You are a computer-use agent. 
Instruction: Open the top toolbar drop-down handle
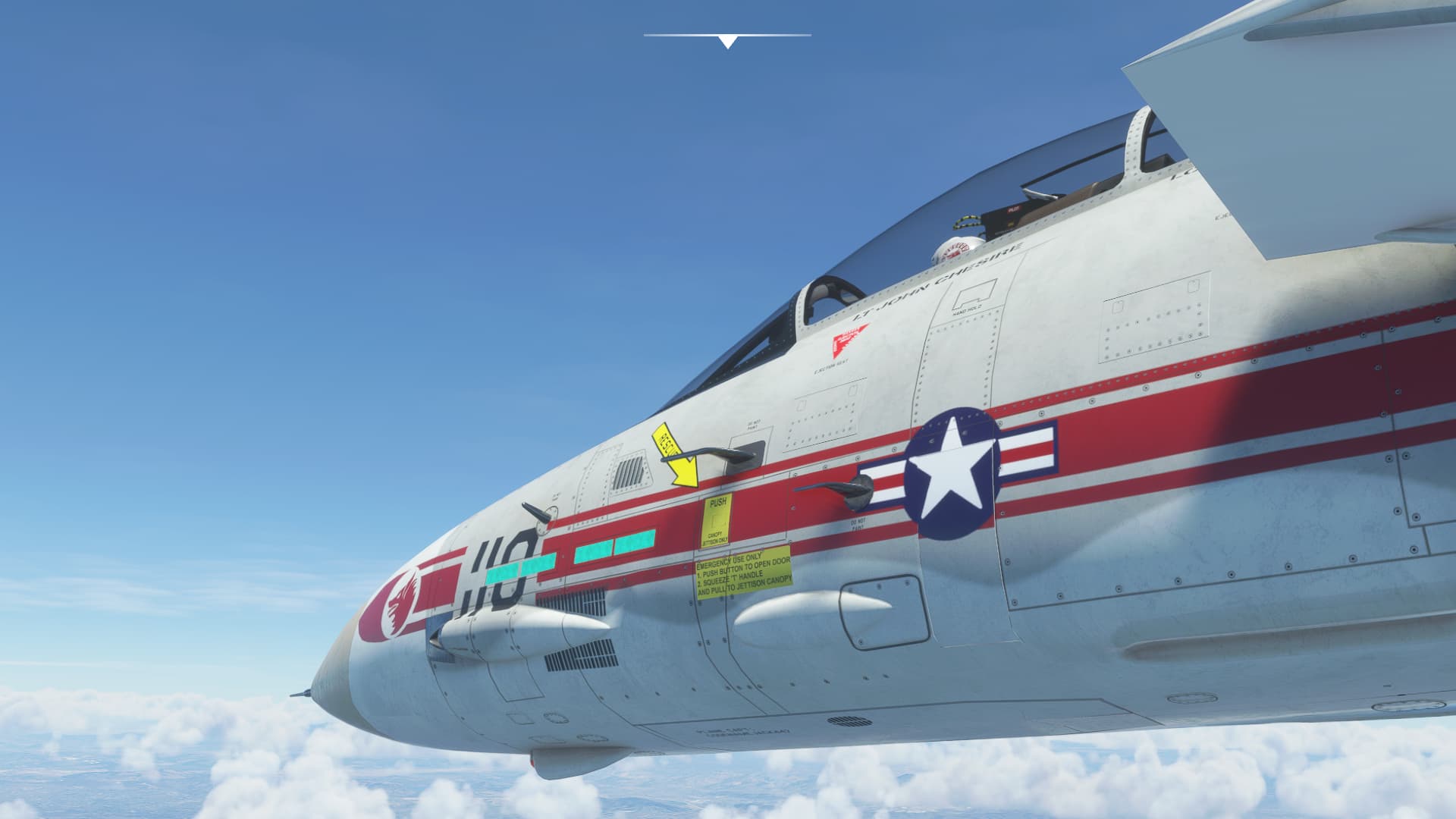pos(727,41)
